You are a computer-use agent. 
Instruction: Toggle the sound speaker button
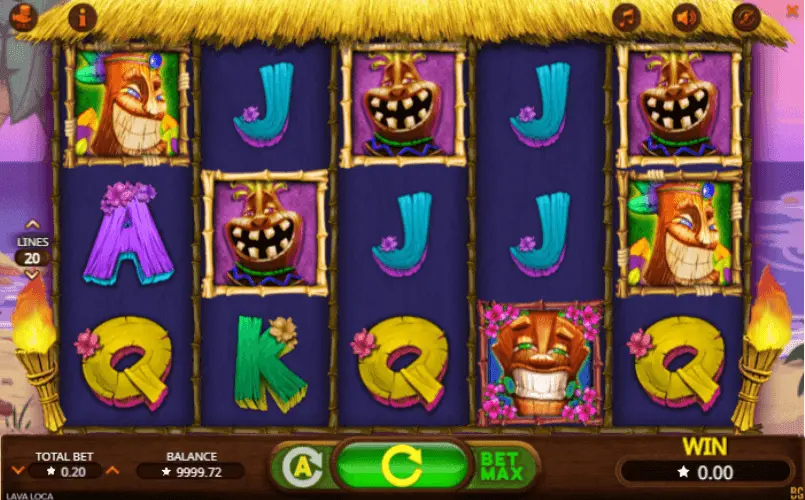pyautogui.click(x=686, y=17)
